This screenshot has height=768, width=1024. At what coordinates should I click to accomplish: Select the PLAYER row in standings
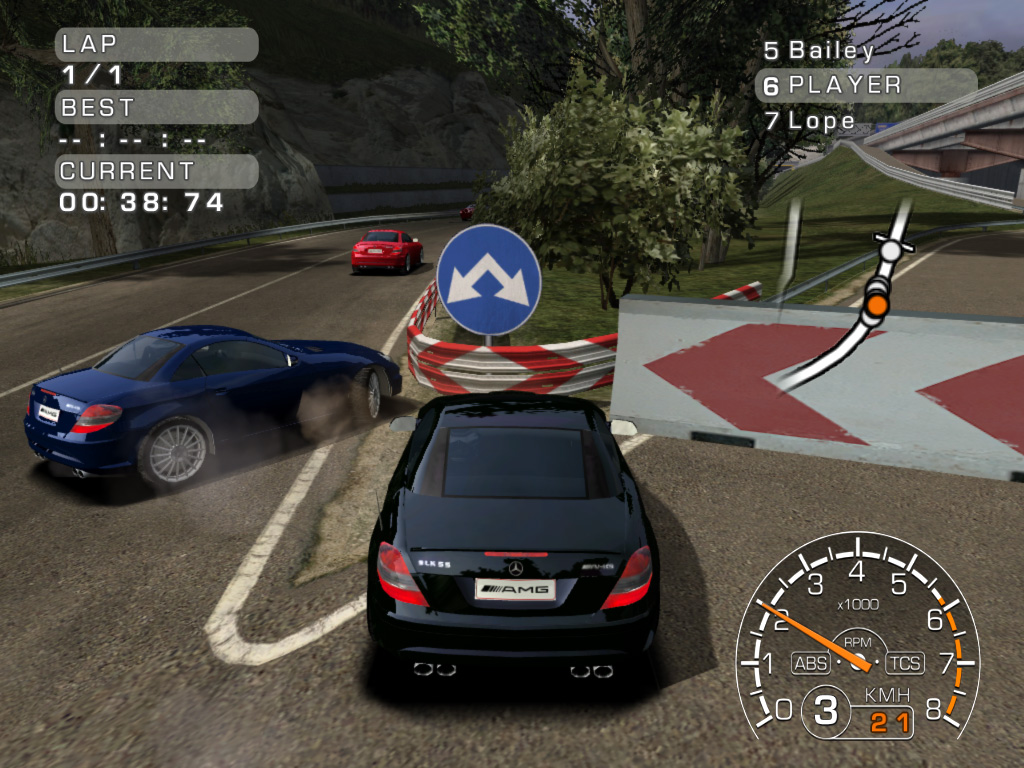(x=865, y=86)
